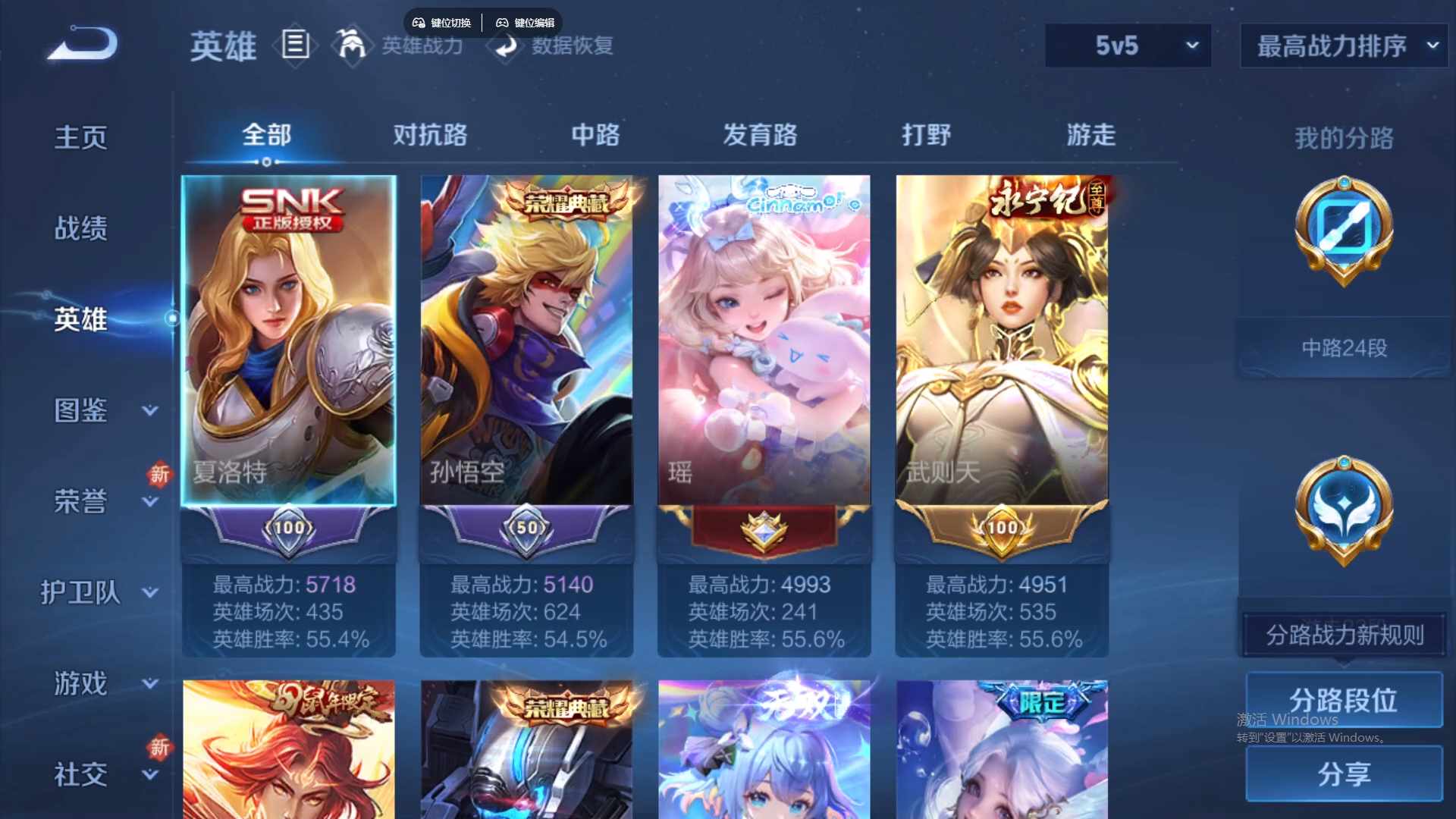Screen dimensions: 1456x819
Task: Click 分路战力新规则 link
Action: pos(1345,635)
